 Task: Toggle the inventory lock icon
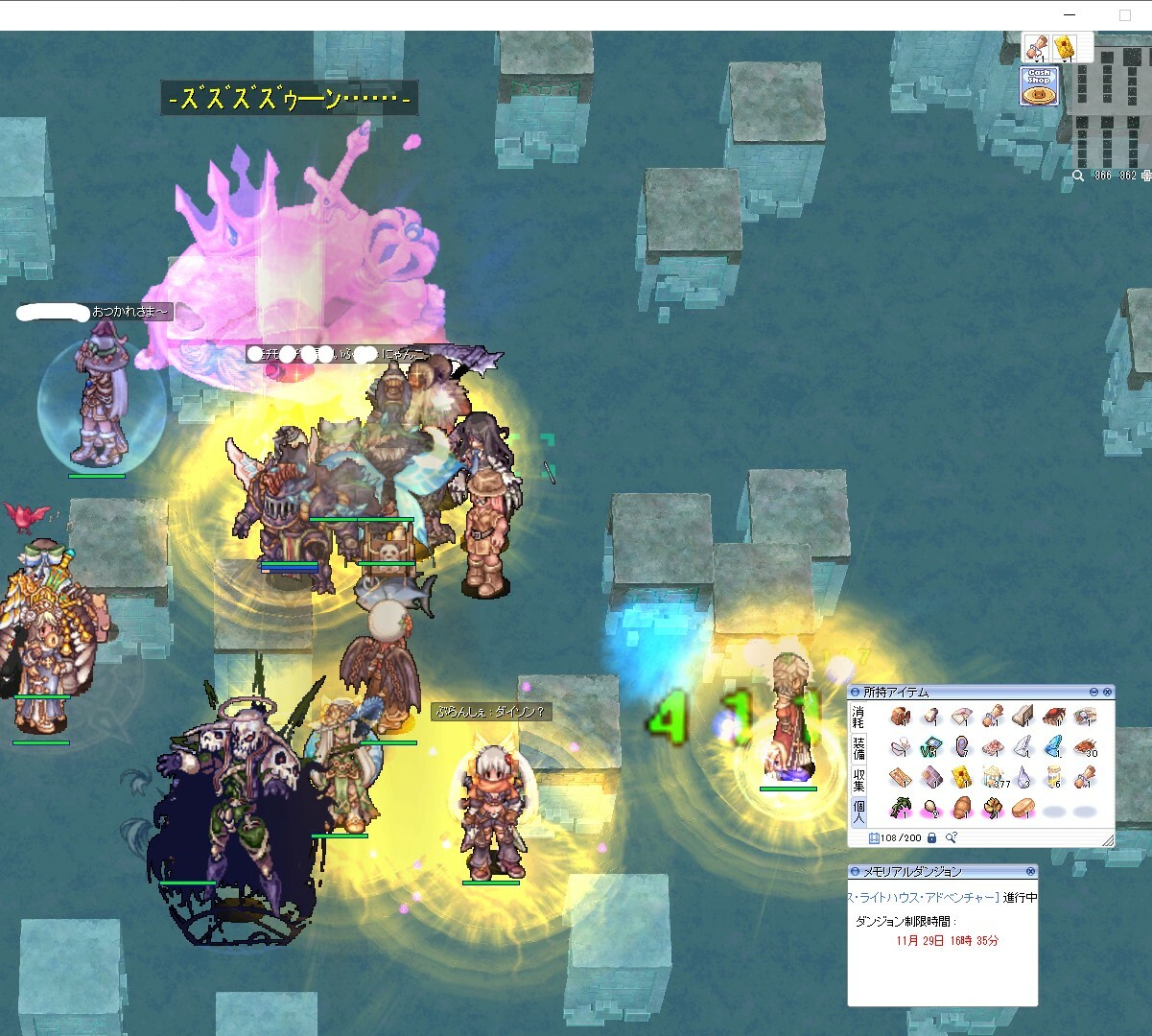(x=931, y=837)
